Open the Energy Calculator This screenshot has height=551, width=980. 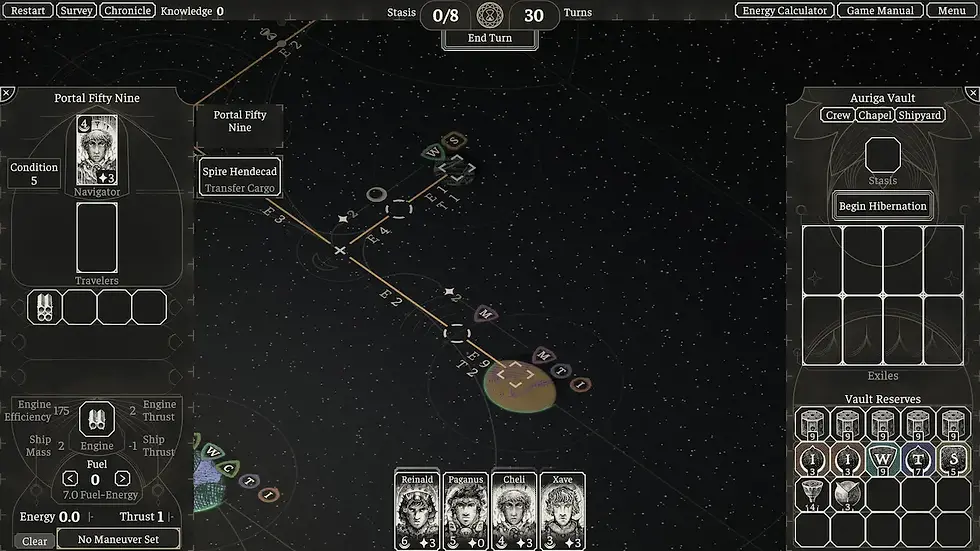coord(785,11)
